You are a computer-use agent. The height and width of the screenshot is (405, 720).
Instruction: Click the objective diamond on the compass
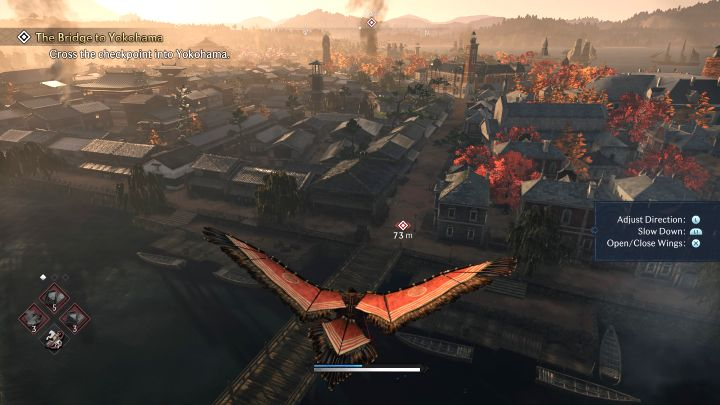[371, 22]
